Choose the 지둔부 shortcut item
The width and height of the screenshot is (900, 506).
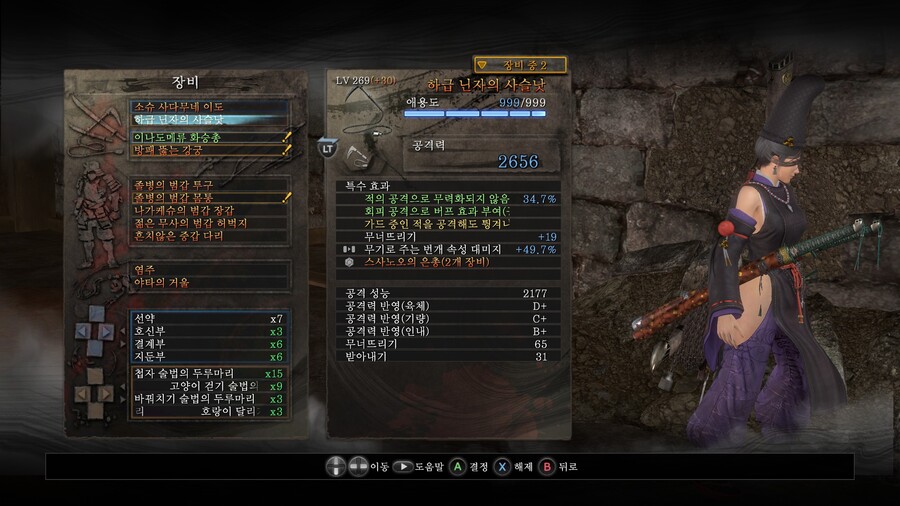[210, 357]
